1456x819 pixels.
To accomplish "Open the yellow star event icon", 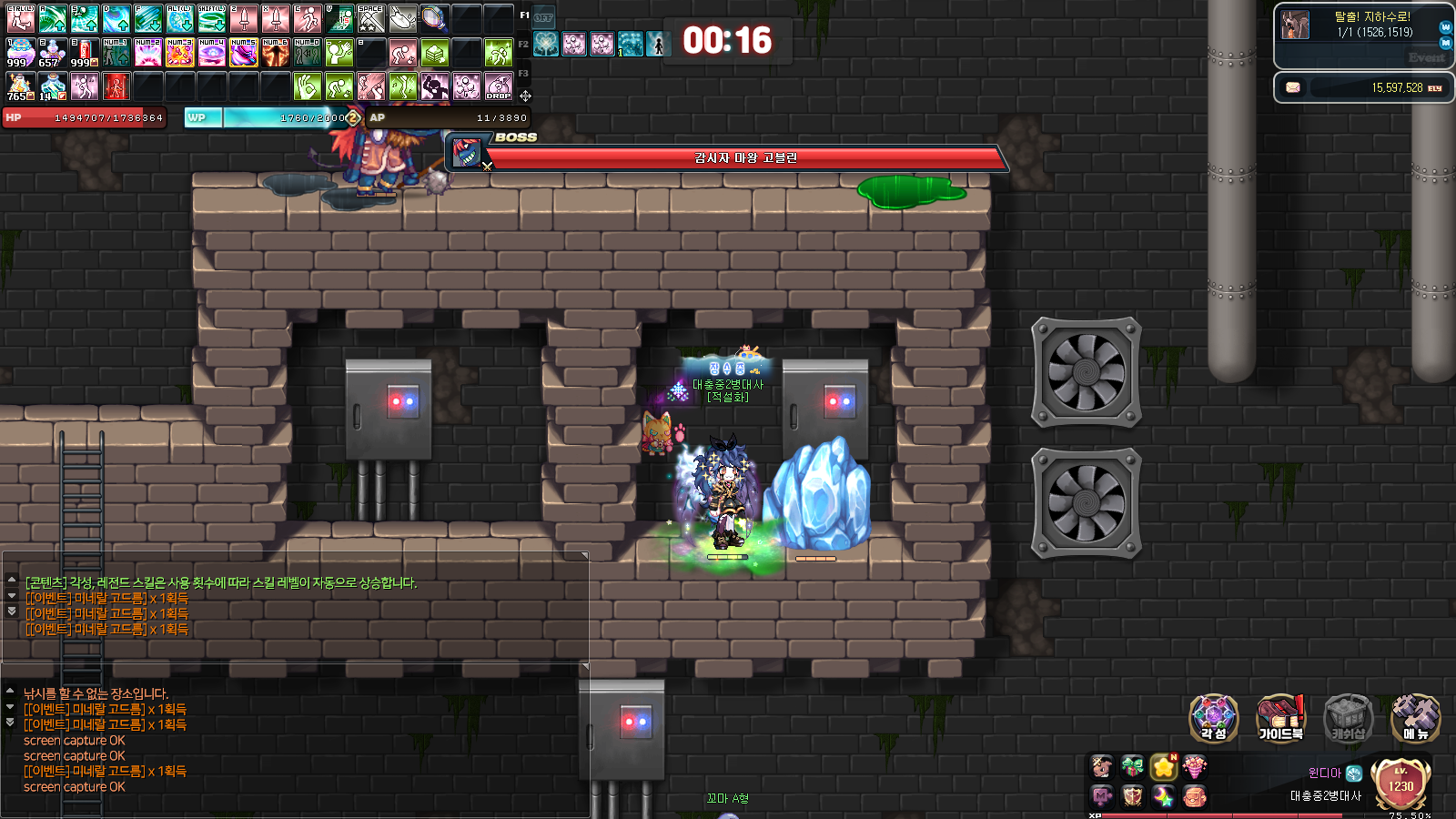I will click(x=1164, y=767).
